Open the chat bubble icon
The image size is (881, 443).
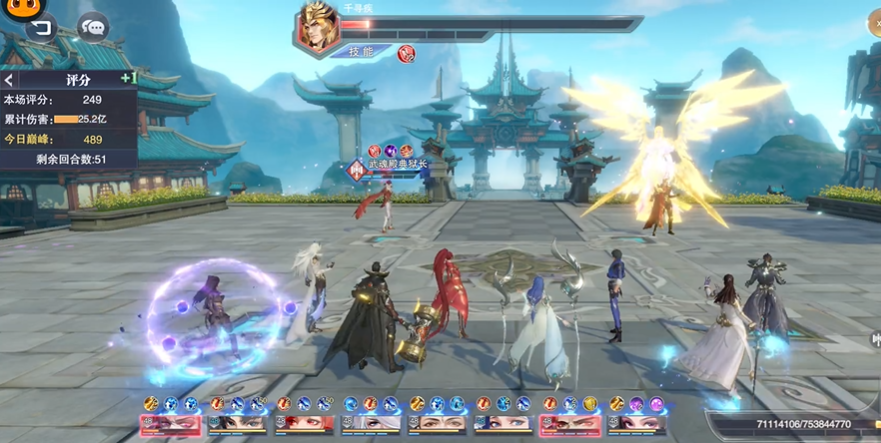coord(94,27)
